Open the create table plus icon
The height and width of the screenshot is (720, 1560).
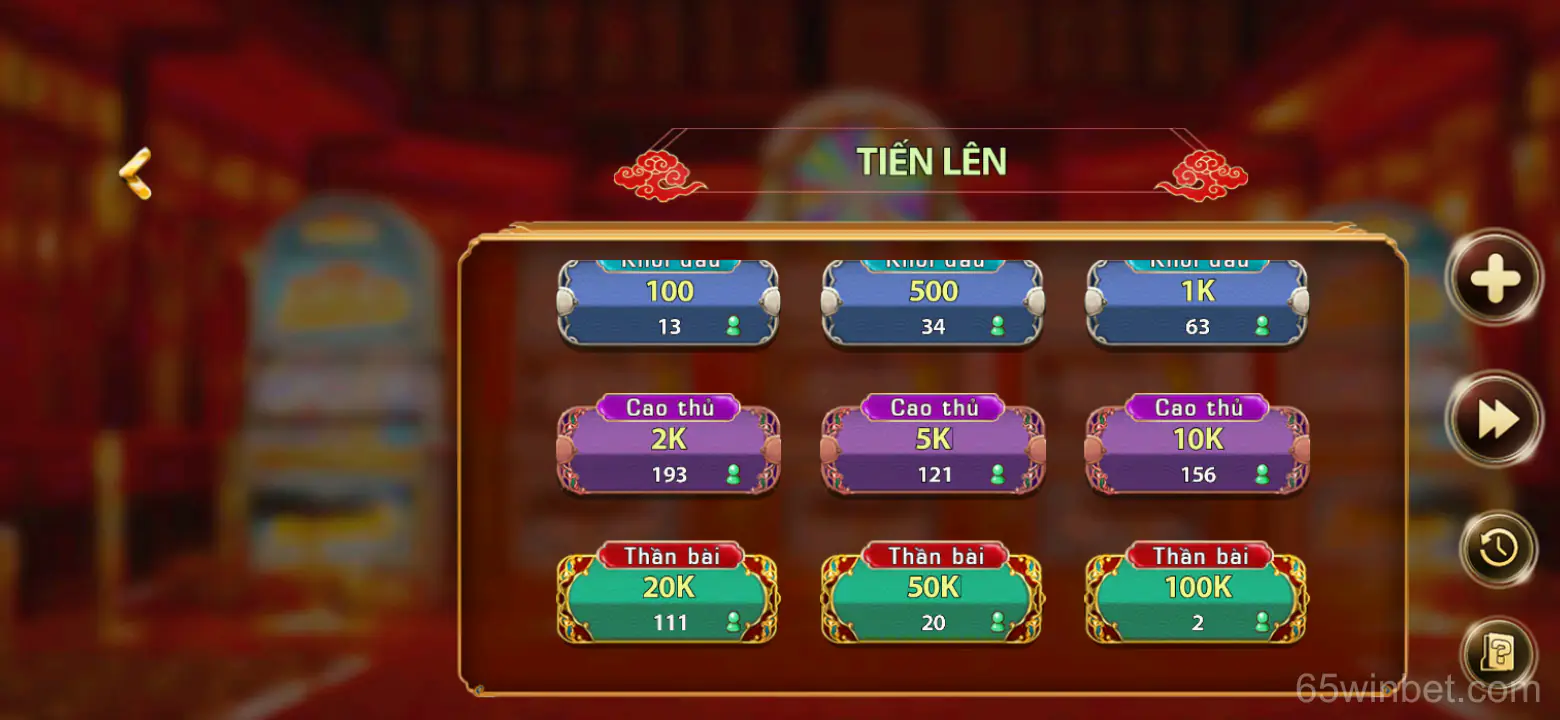[1494, 280]
